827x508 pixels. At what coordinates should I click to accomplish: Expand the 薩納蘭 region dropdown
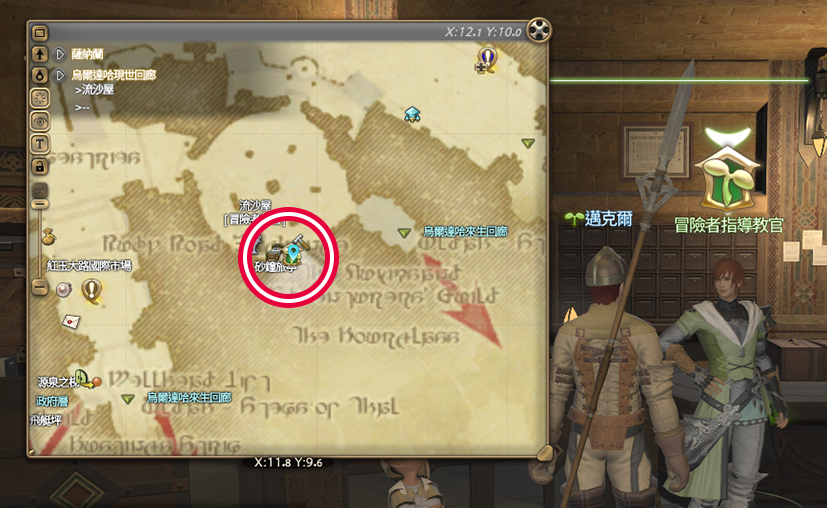click(x=61, y=54)
